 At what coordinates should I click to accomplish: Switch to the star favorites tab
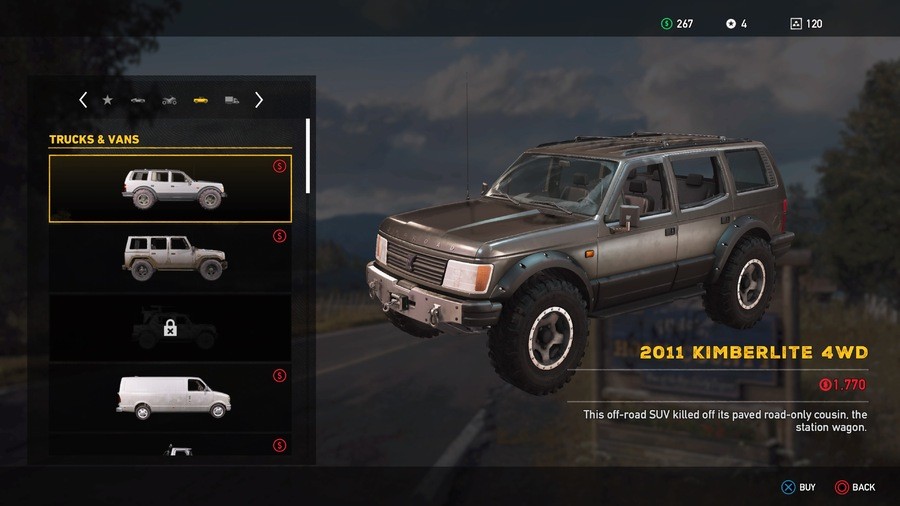click(108, 100)
